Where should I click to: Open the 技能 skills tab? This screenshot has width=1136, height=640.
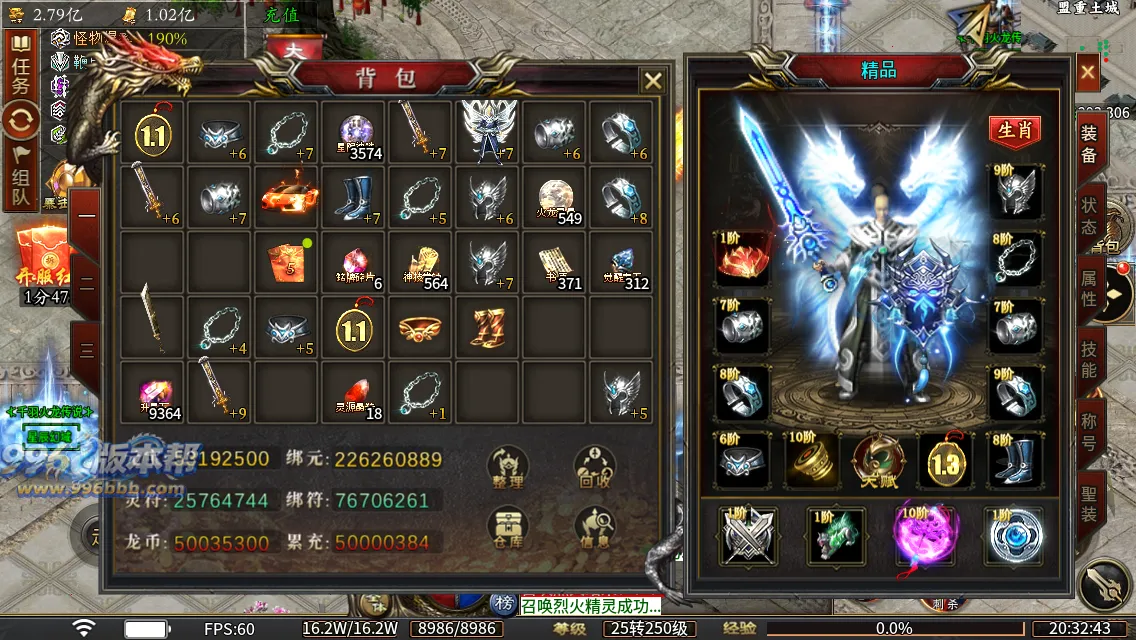pyautogui.click(x=1088, y=360)
